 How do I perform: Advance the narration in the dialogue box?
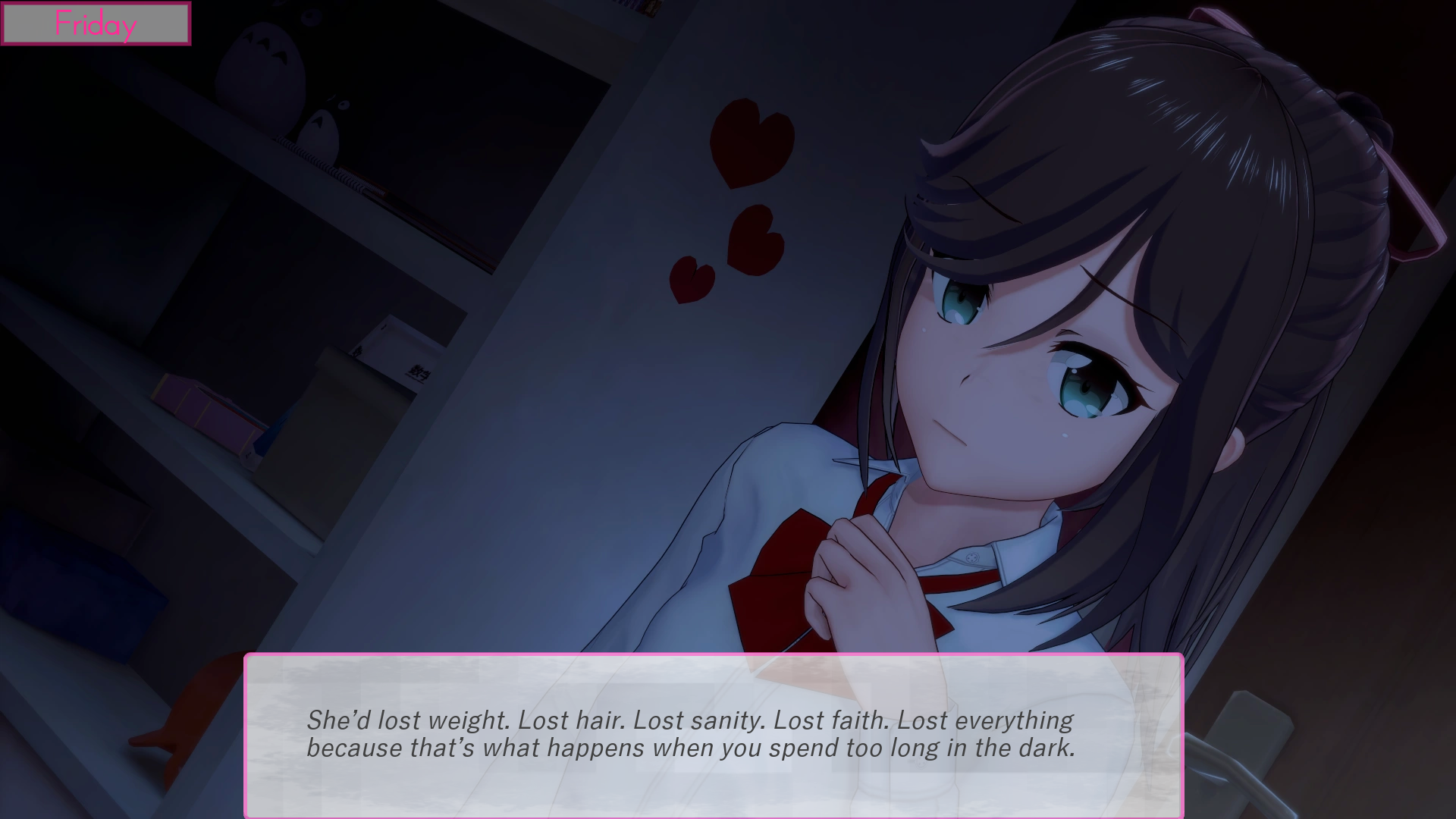pos(713,734)
